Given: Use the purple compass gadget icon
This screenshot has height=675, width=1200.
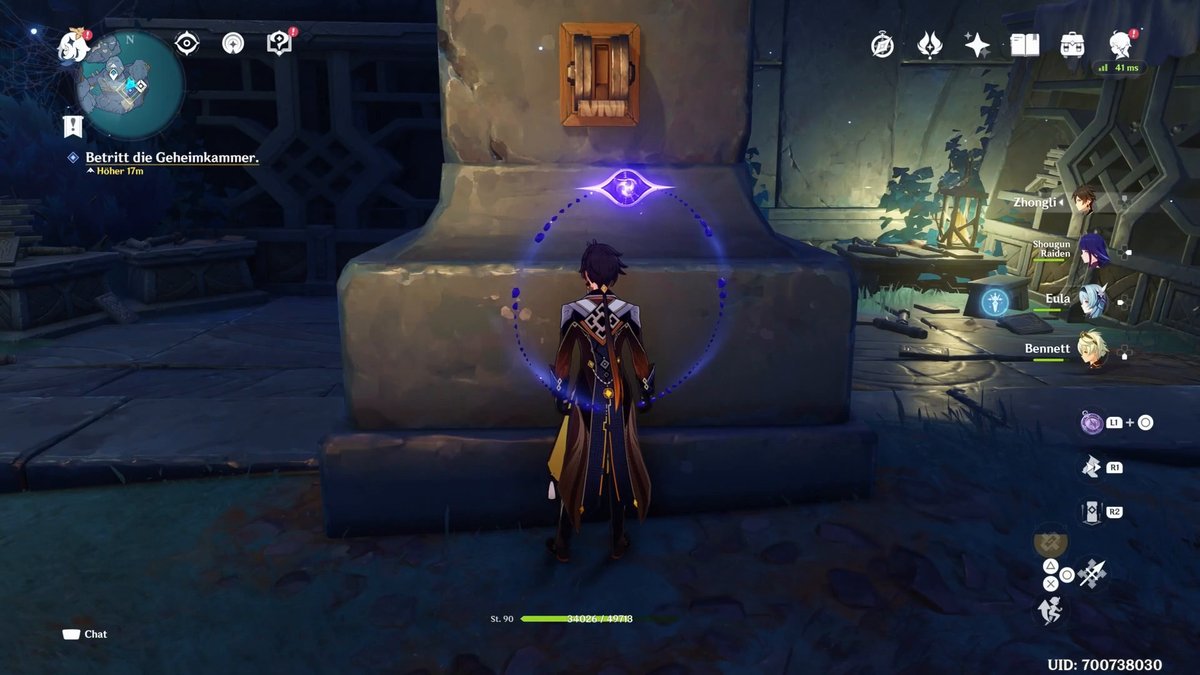Looking at the screenshot, I should click(1091, 422).
